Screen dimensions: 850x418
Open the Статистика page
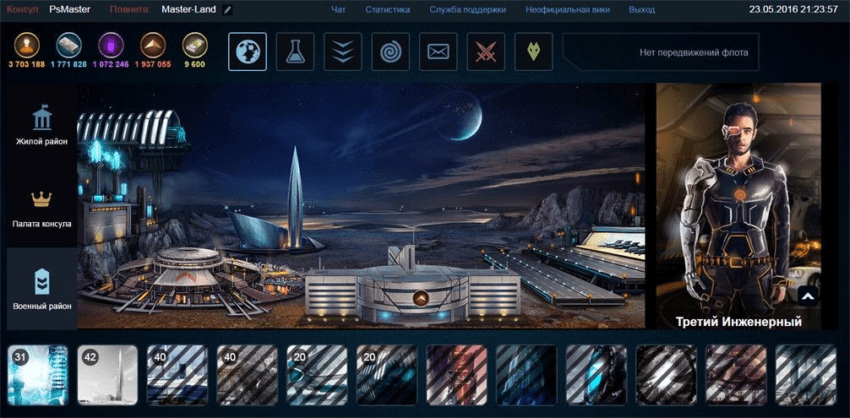pos(387,10)
